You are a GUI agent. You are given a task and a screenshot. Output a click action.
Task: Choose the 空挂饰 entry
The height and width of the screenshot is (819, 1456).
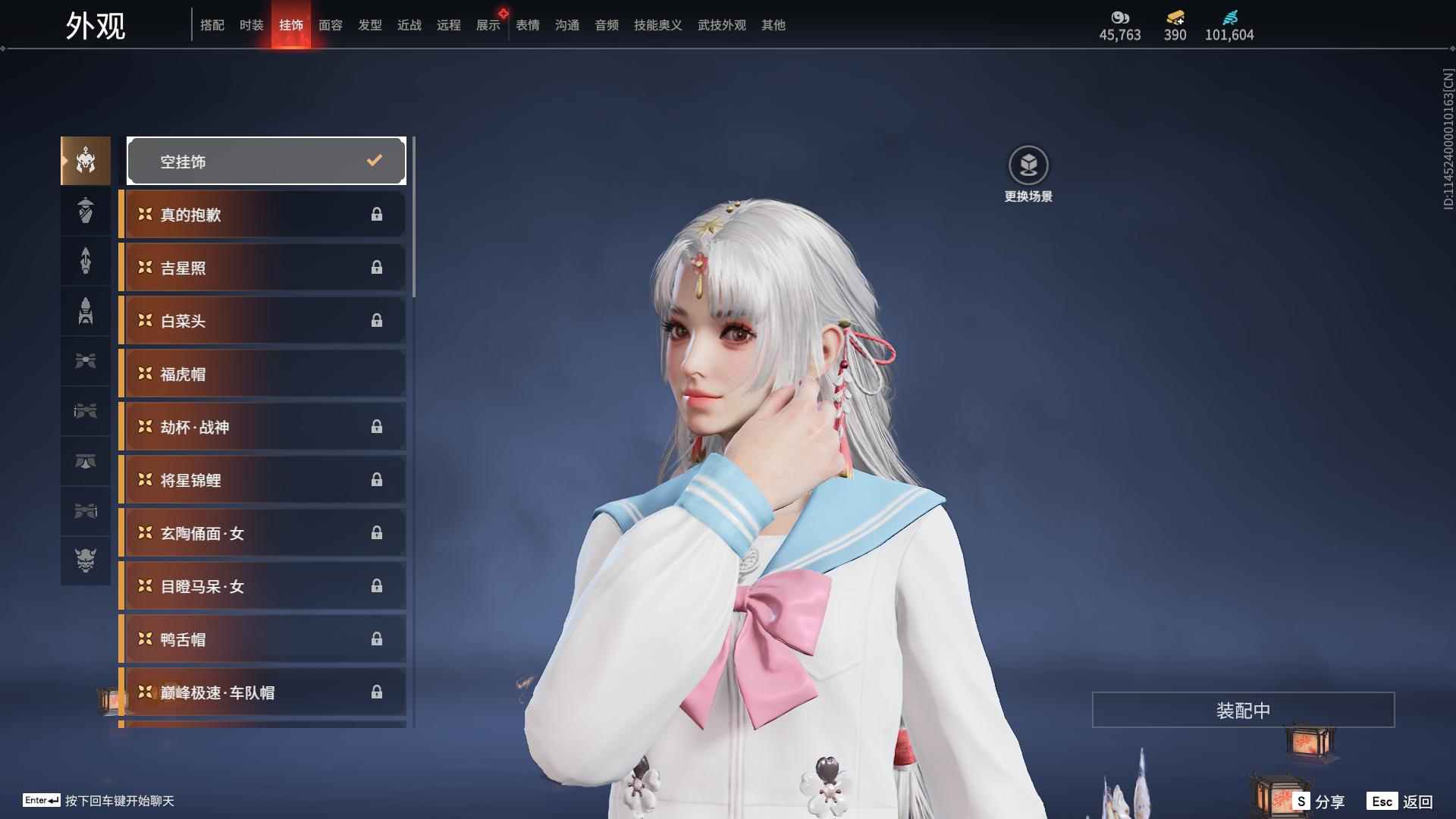[x=265, y=161]
